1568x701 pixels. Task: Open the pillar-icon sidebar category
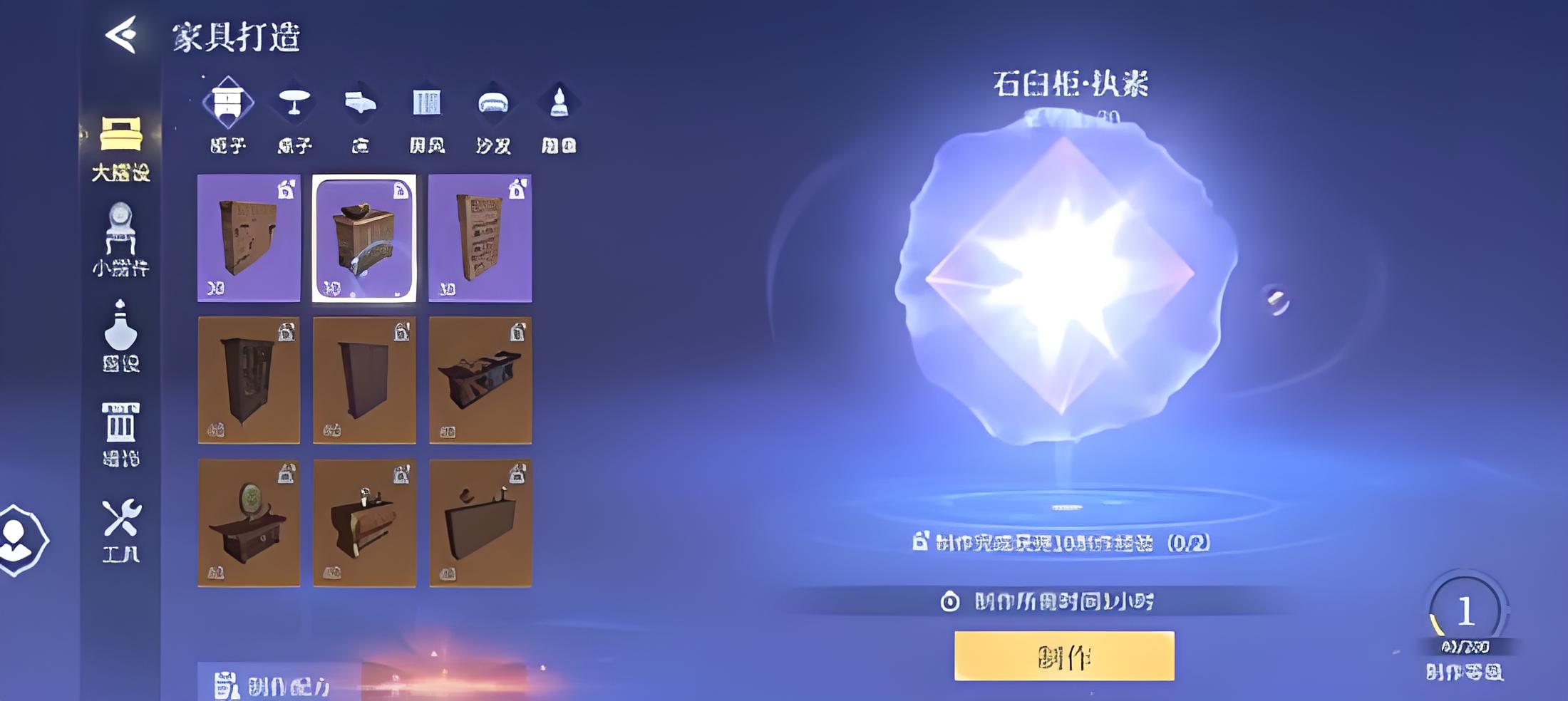tap(120, 433)
